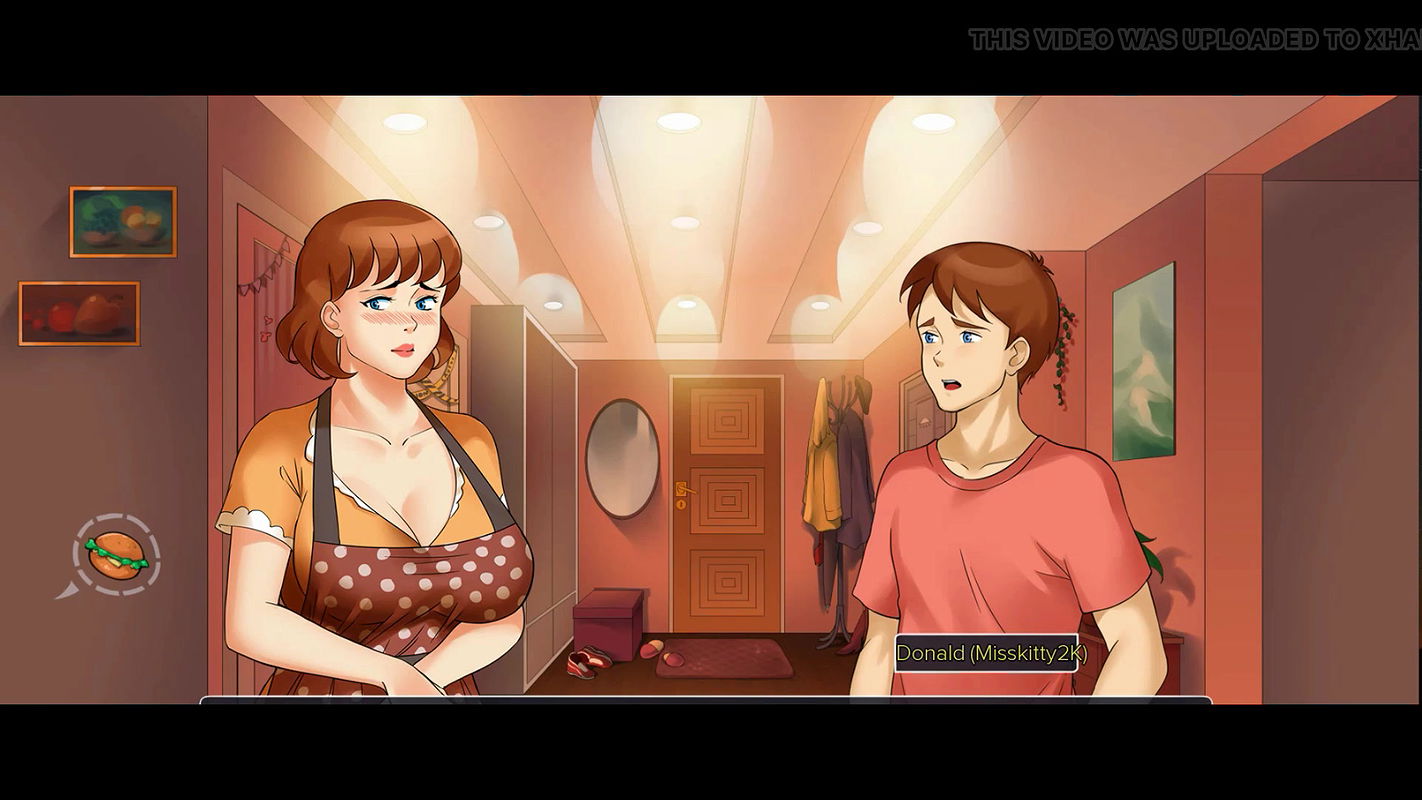Viewport: 1422px width, 800px height.
Task: Click the red shoes on the floor
Action: point(586,661)
